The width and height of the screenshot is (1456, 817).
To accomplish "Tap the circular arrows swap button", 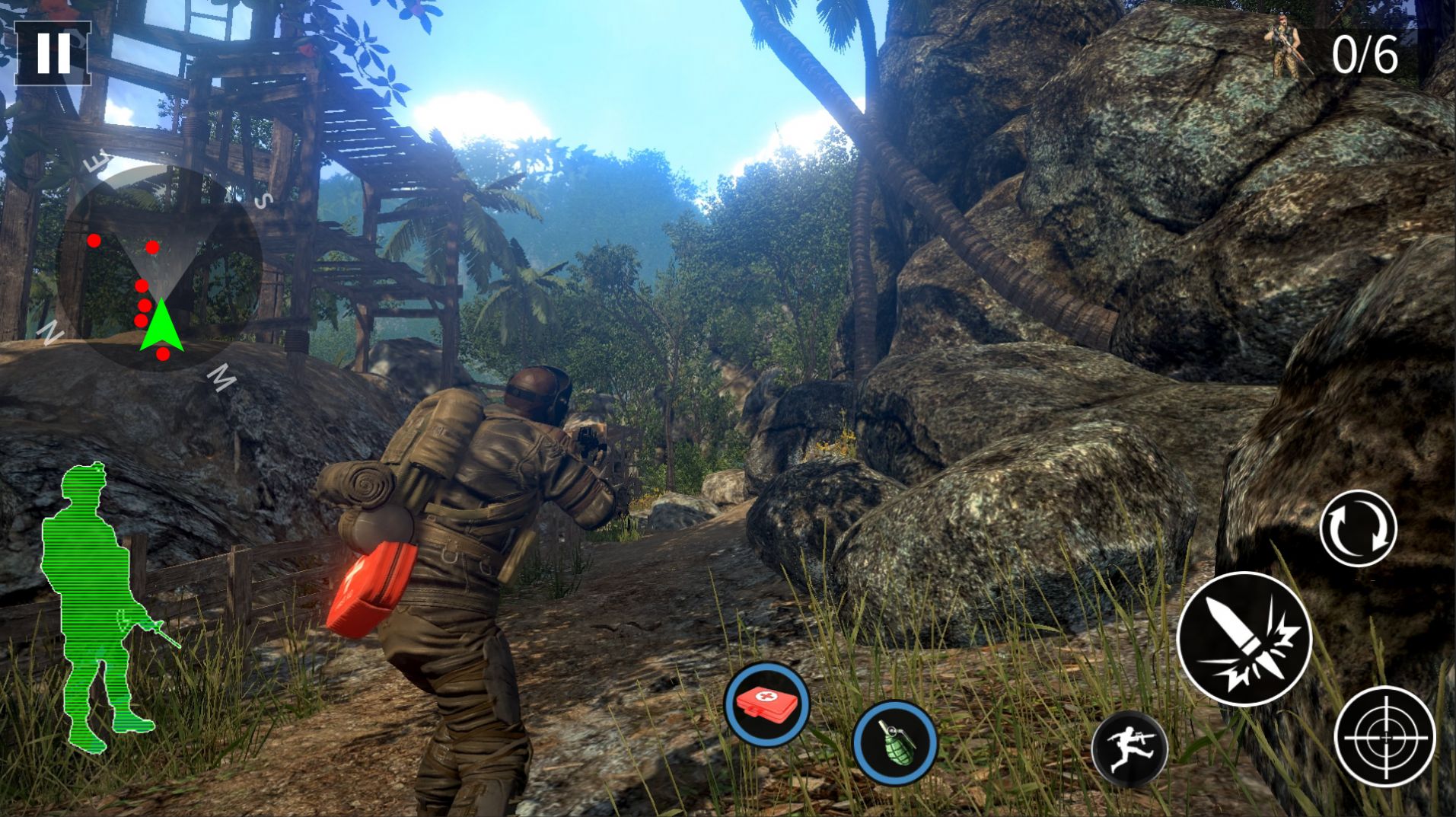I will (1358, 528).
